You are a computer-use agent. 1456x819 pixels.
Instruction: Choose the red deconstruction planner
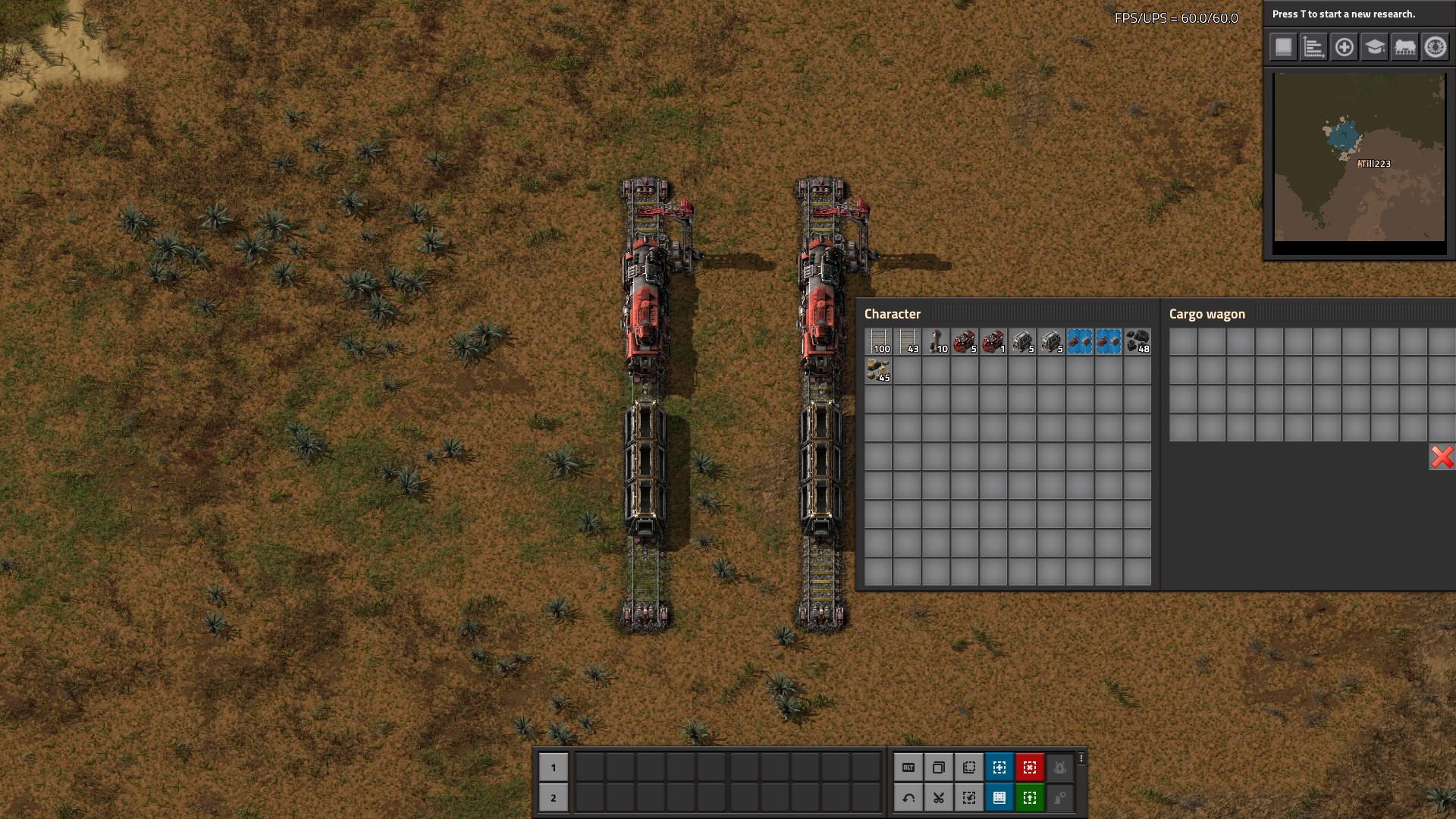click(x=1030, y=767)
